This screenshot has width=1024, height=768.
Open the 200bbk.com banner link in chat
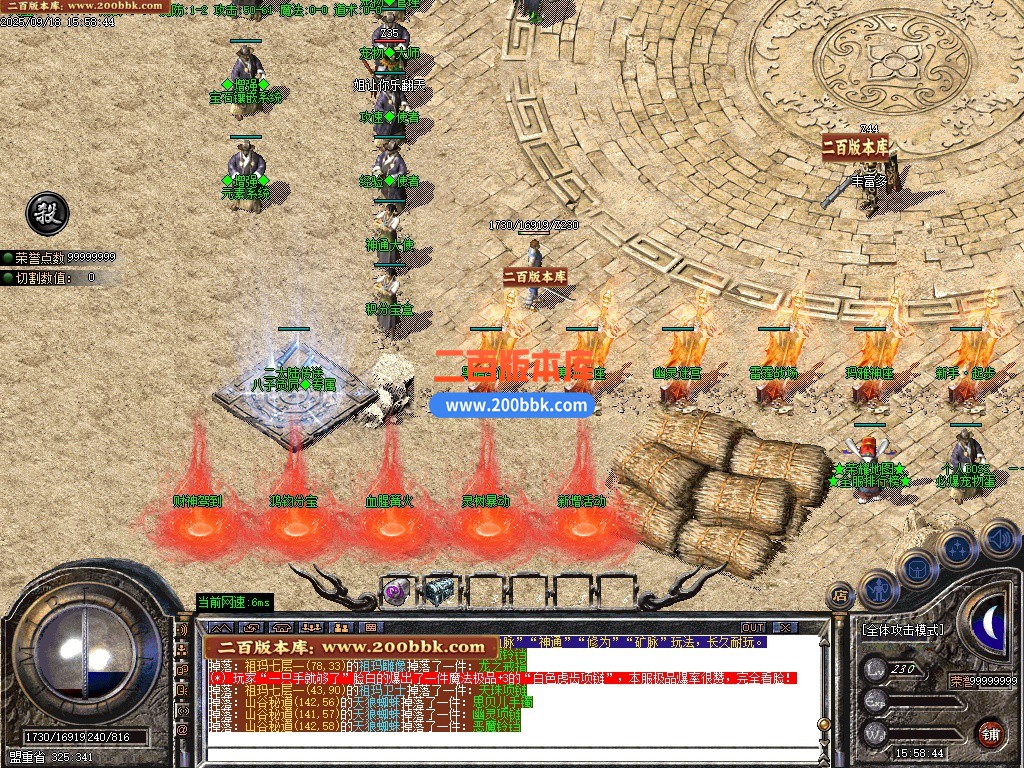click(351, 648)
